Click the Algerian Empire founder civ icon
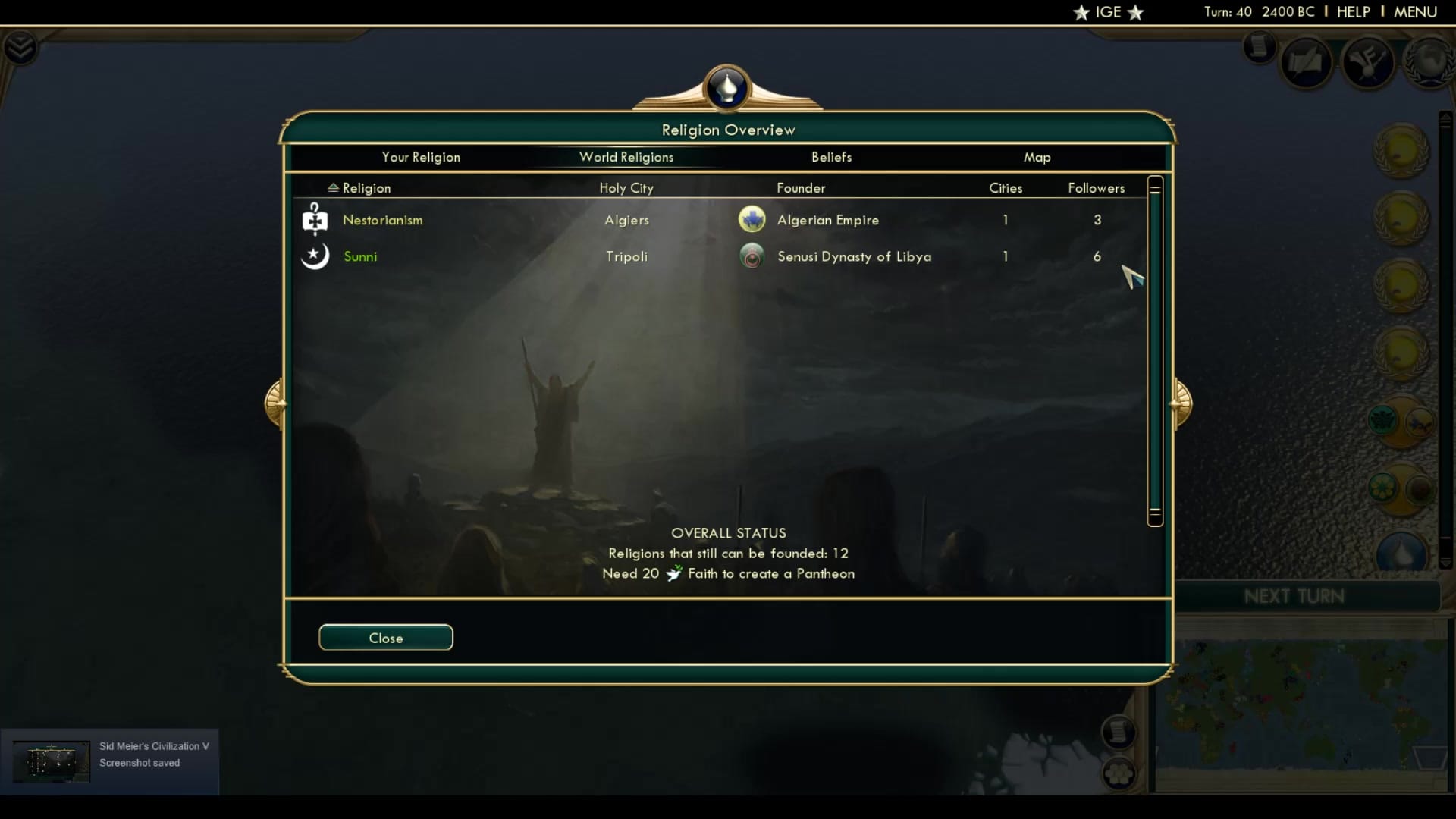This screenshot has width=1456, height=819. click(x=752, y=219)
